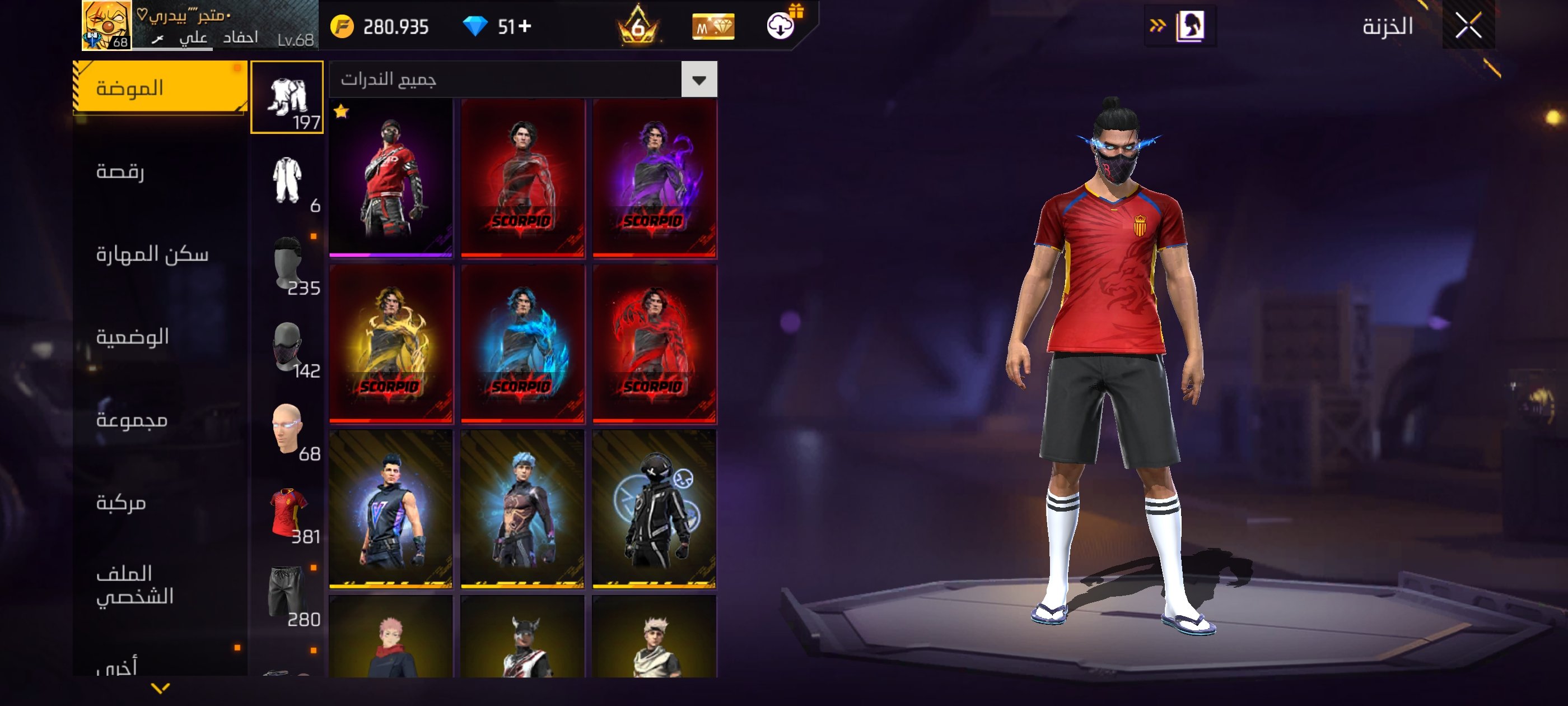Choose the full outfit sets category with 197
This screenshot has width=1568, height=706.
(x=287, y=97)
